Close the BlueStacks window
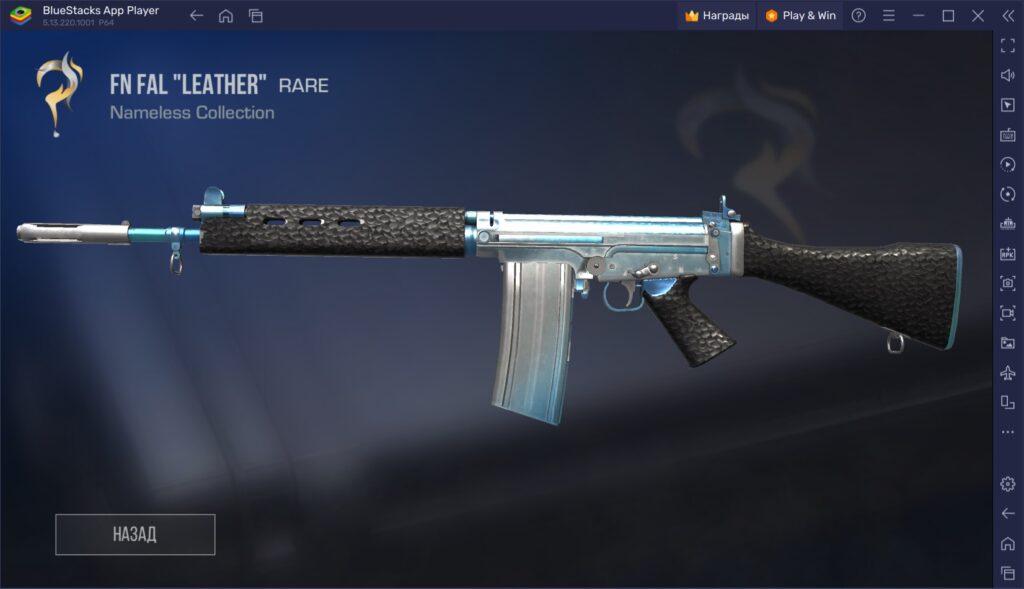Image resolution: width=1024 pixels, height=589 pixels. point(978,15)
